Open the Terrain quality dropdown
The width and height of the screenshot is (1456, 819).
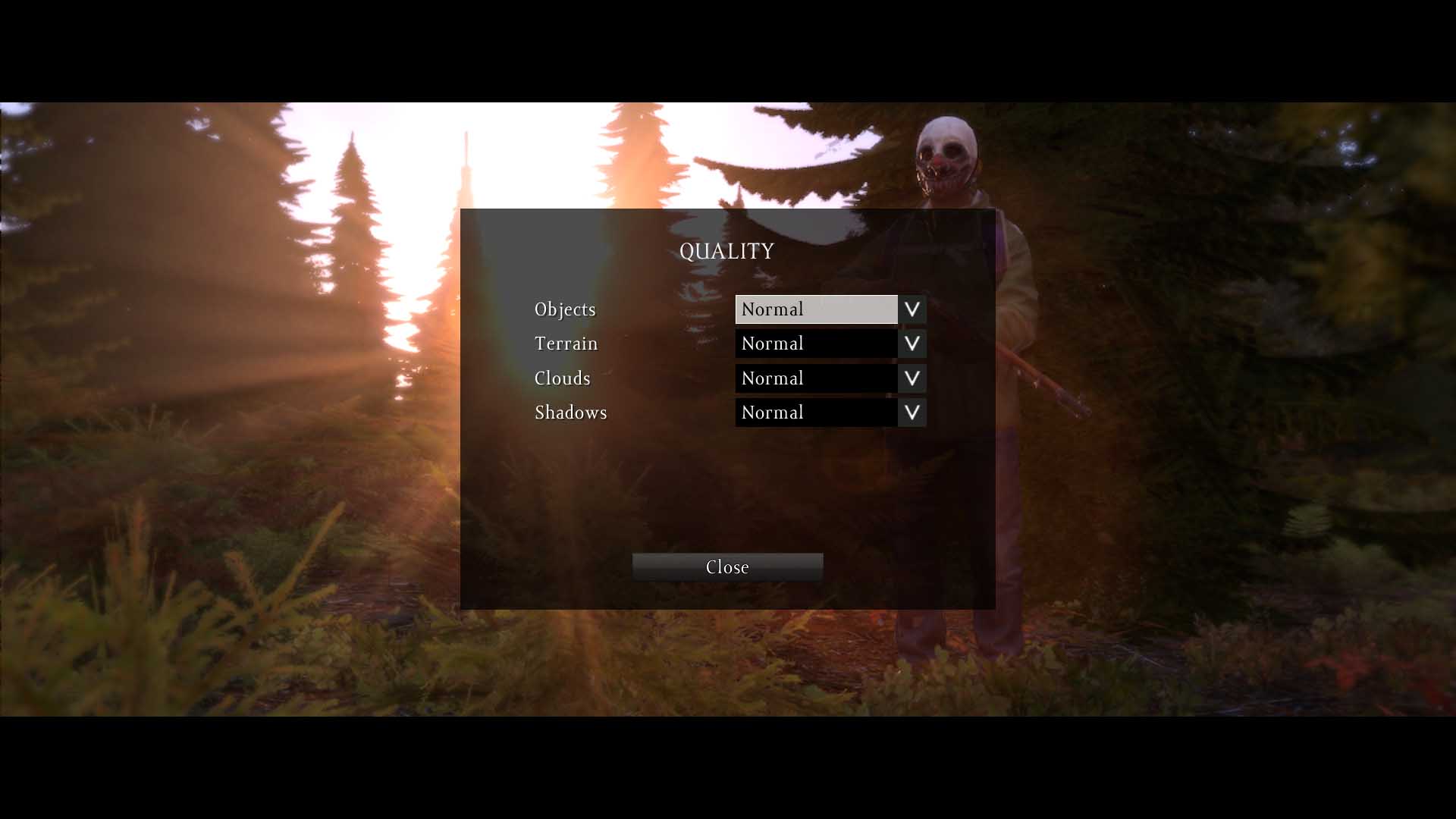912,344
